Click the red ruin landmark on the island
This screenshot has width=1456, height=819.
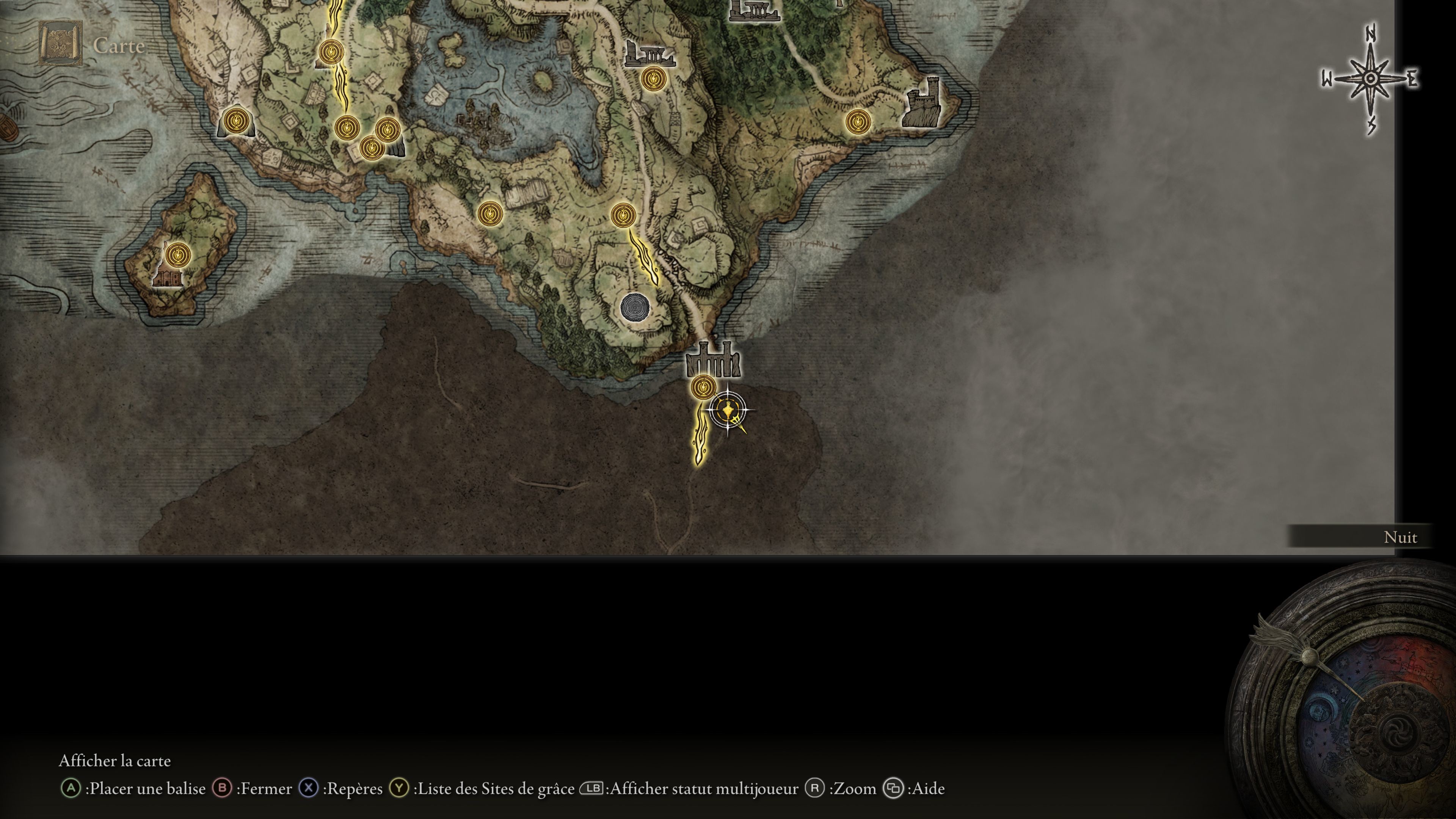coord(167,278)
